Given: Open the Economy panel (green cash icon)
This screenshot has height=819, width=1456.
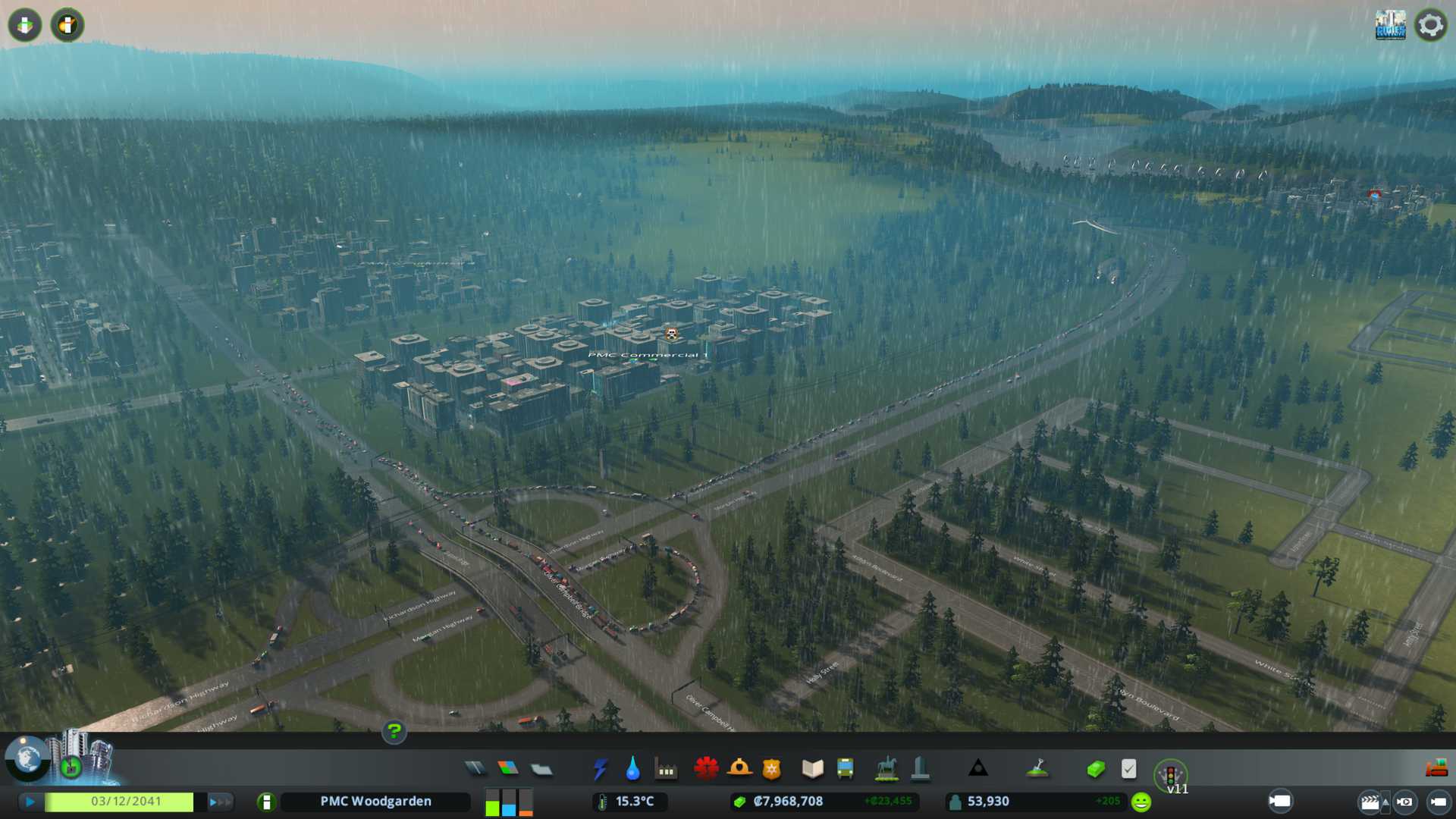Looking at the screenshot, I should 1095,769.
